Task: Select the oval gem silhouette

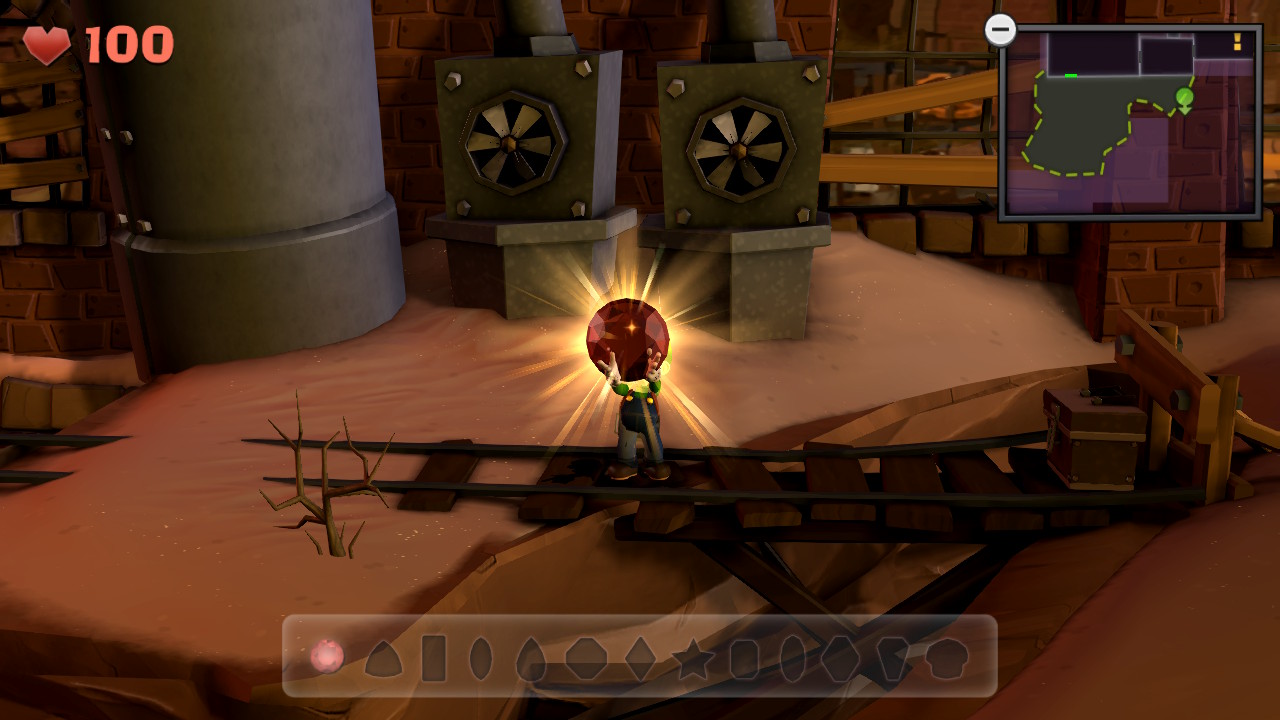Action: 481,658
